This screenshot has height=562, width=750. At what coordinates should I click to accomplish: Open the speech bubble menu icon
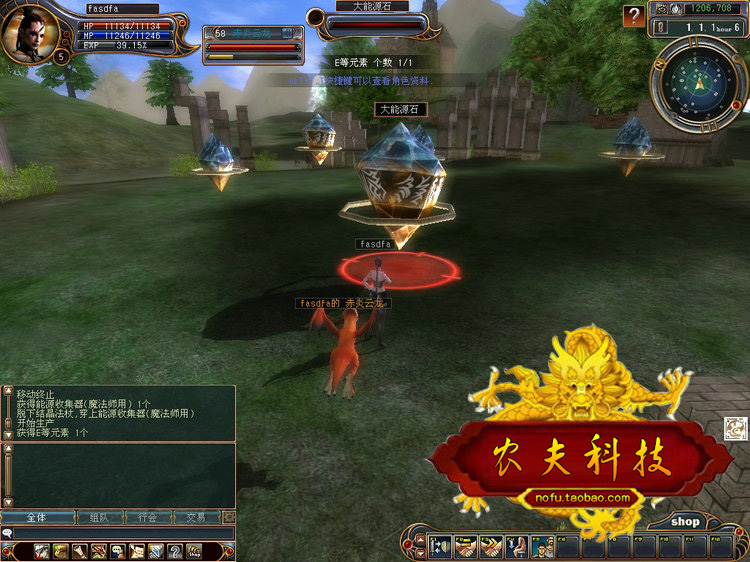pos(117,551)
